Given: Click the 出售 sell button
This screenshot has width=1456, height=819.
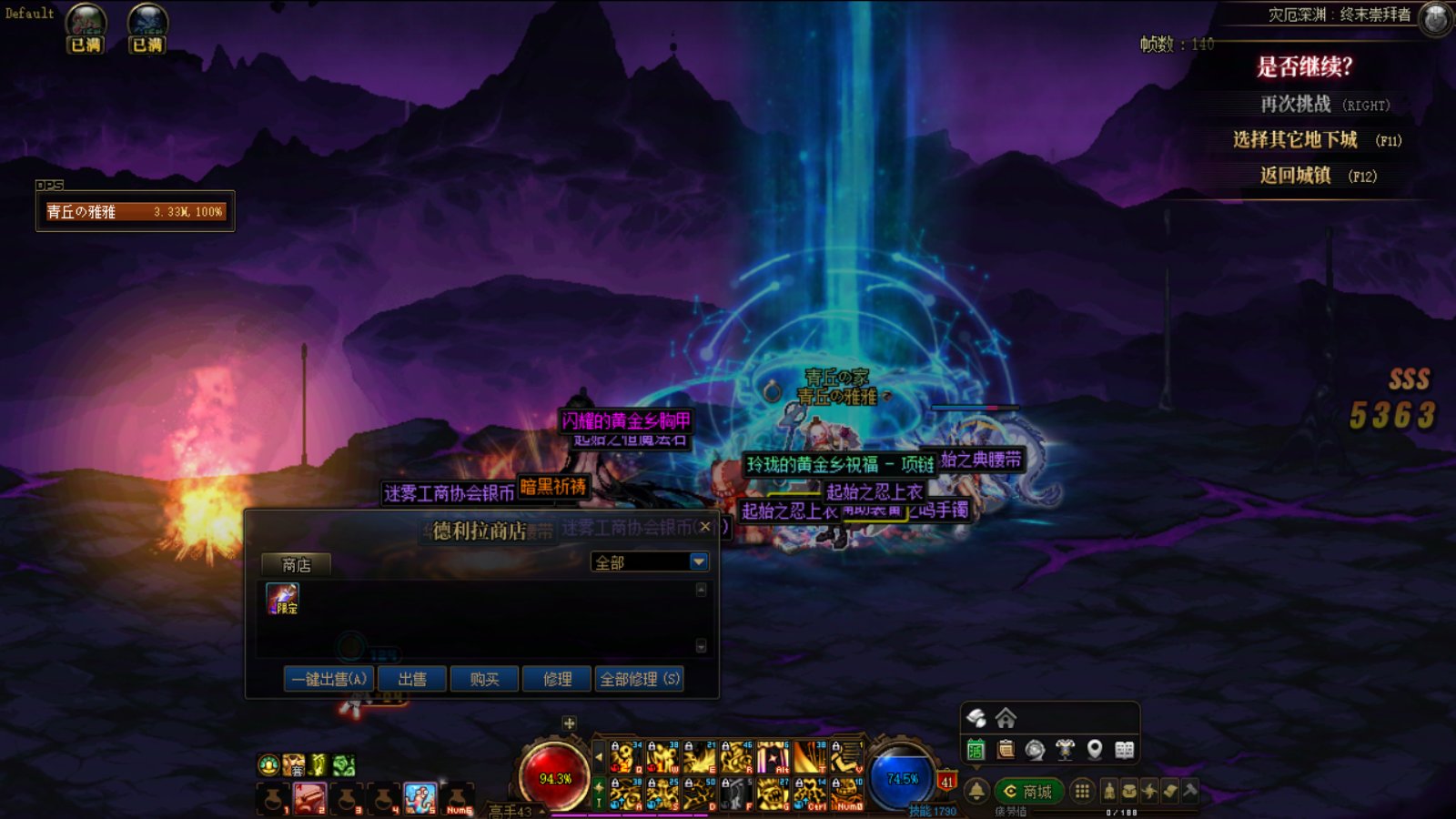Looking at the screenshot, I should click(x=412, y=679).
